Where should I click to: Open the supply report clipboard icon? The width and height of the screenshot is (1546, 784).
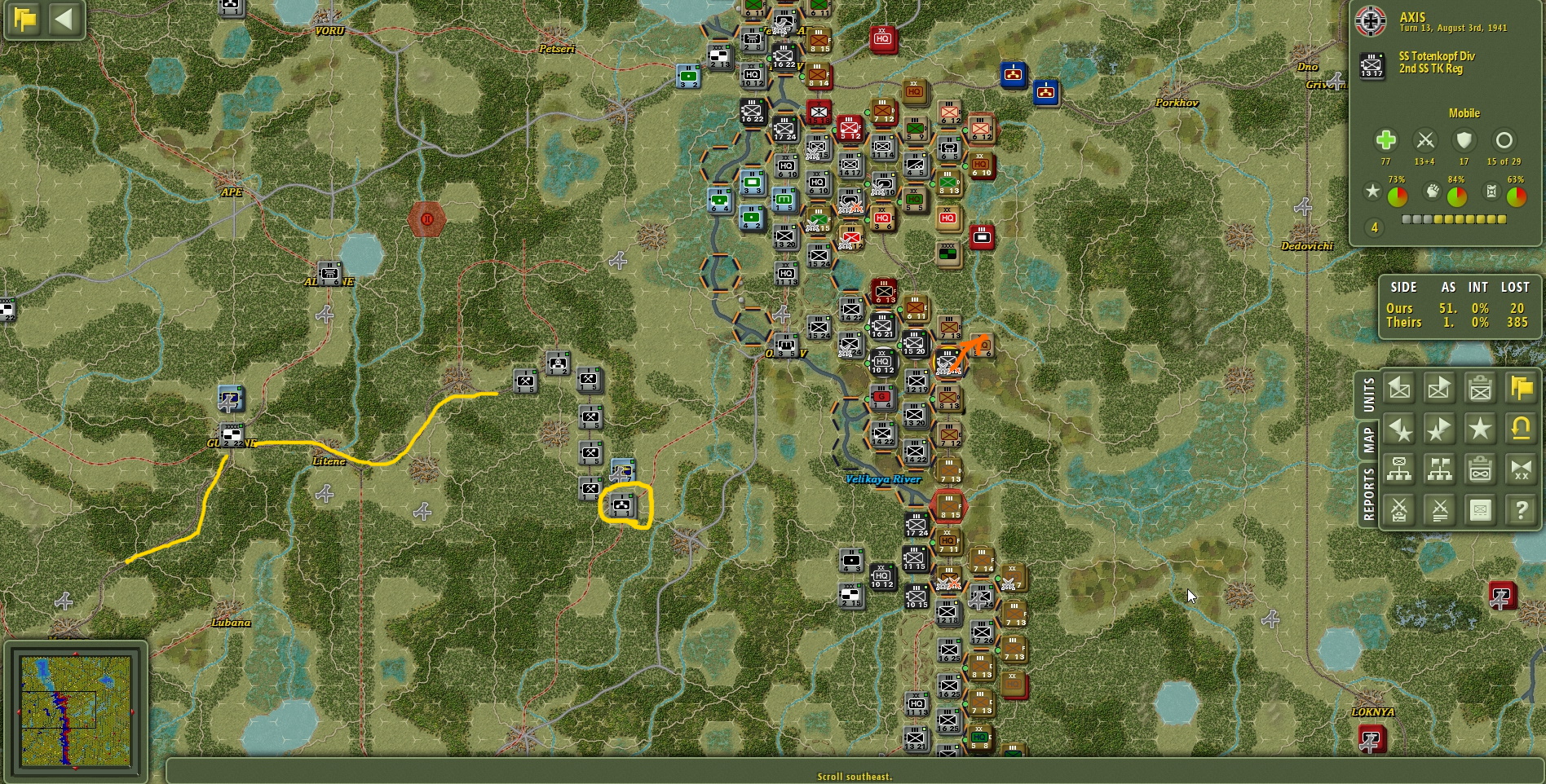(x=1480, y=469)
